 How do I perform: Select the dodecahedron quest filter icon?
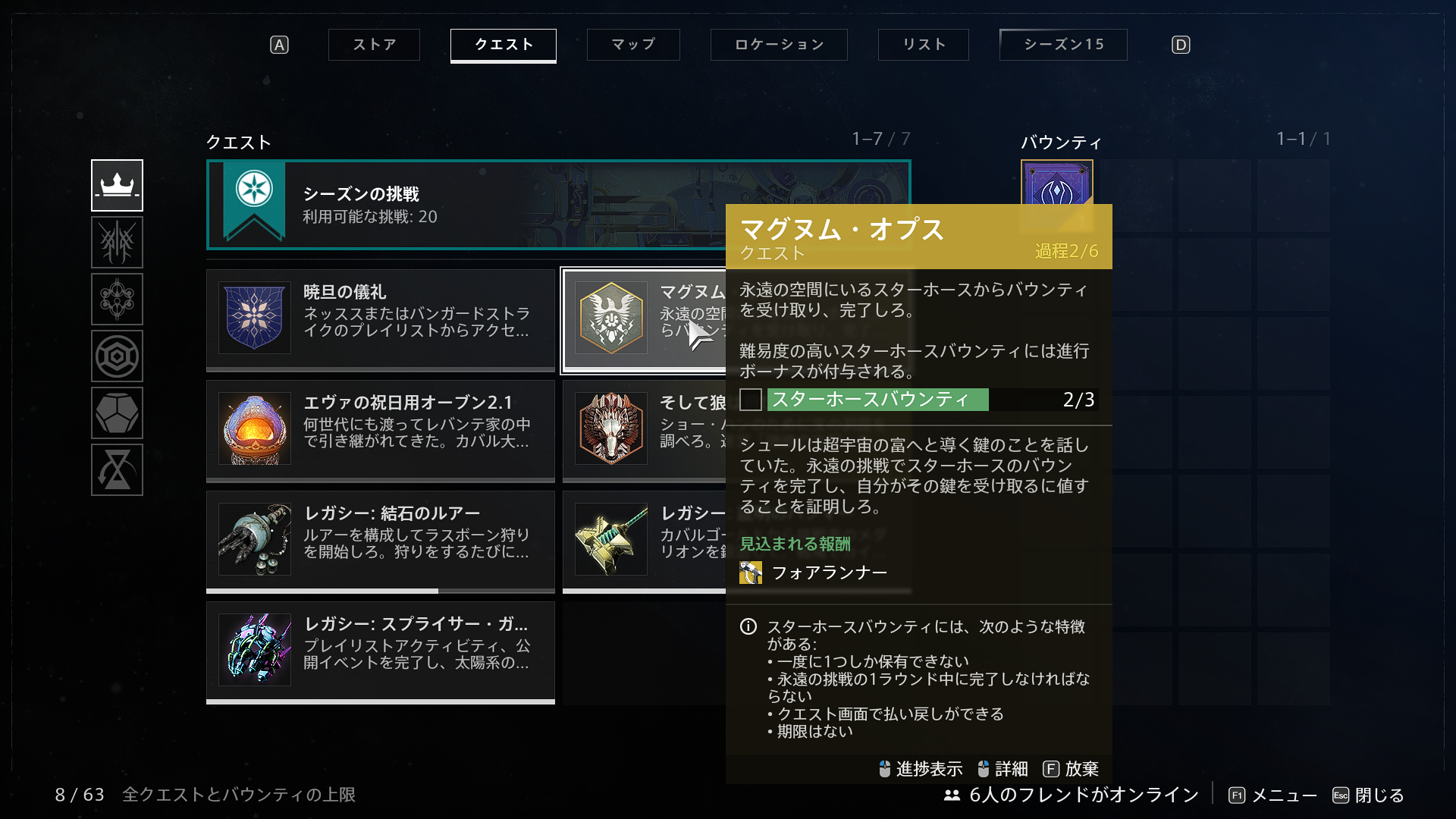point(118,413)
